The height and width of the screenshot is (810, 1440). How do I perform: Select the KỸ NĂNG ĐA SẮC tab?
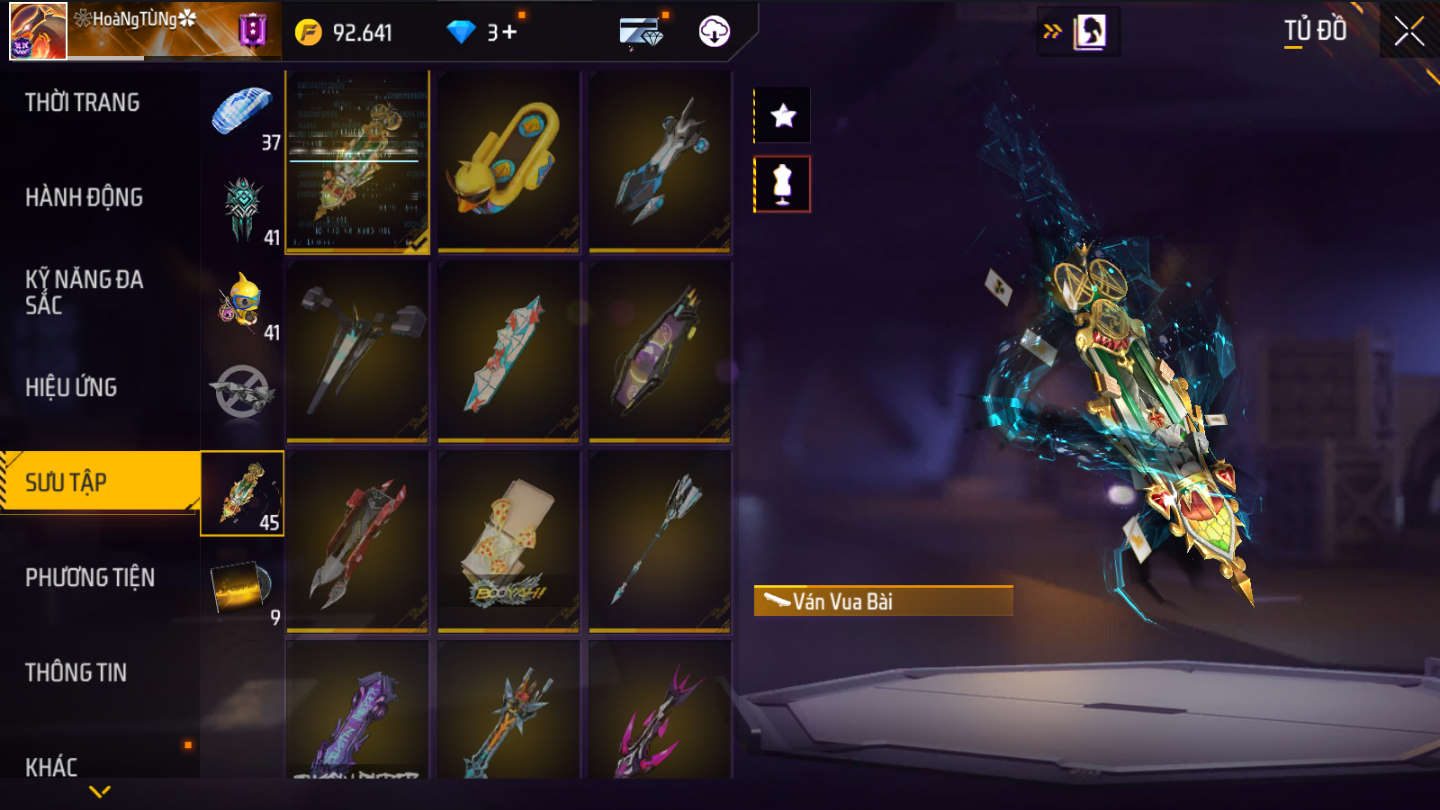click(x=84, y=292)
